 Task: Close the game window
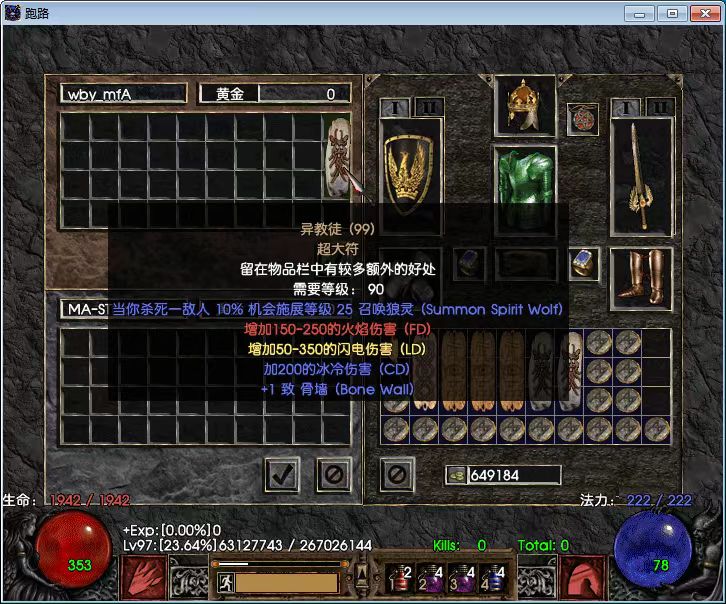pyautogui.click(x=702, y=13)
